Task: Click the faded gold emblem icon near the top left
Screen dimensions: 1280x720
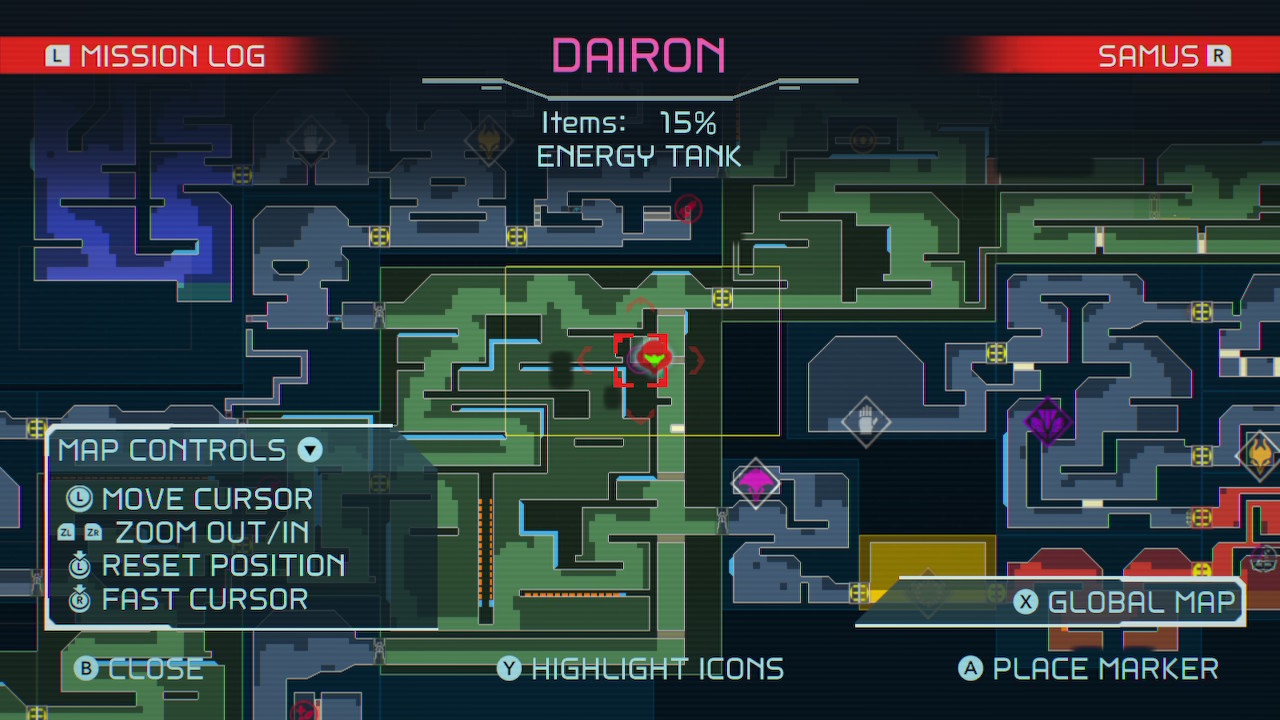Action: [488, 138]
